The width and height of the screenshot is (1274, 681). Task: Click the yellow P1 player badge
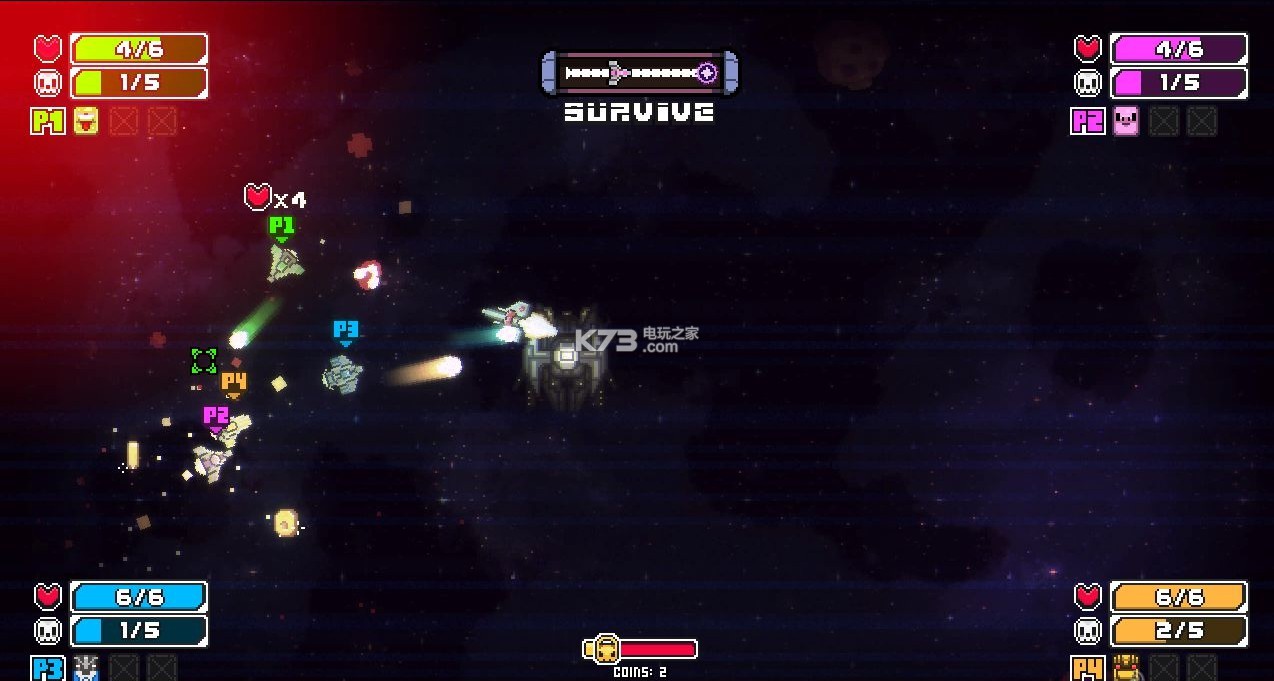(x=48, y=122)
